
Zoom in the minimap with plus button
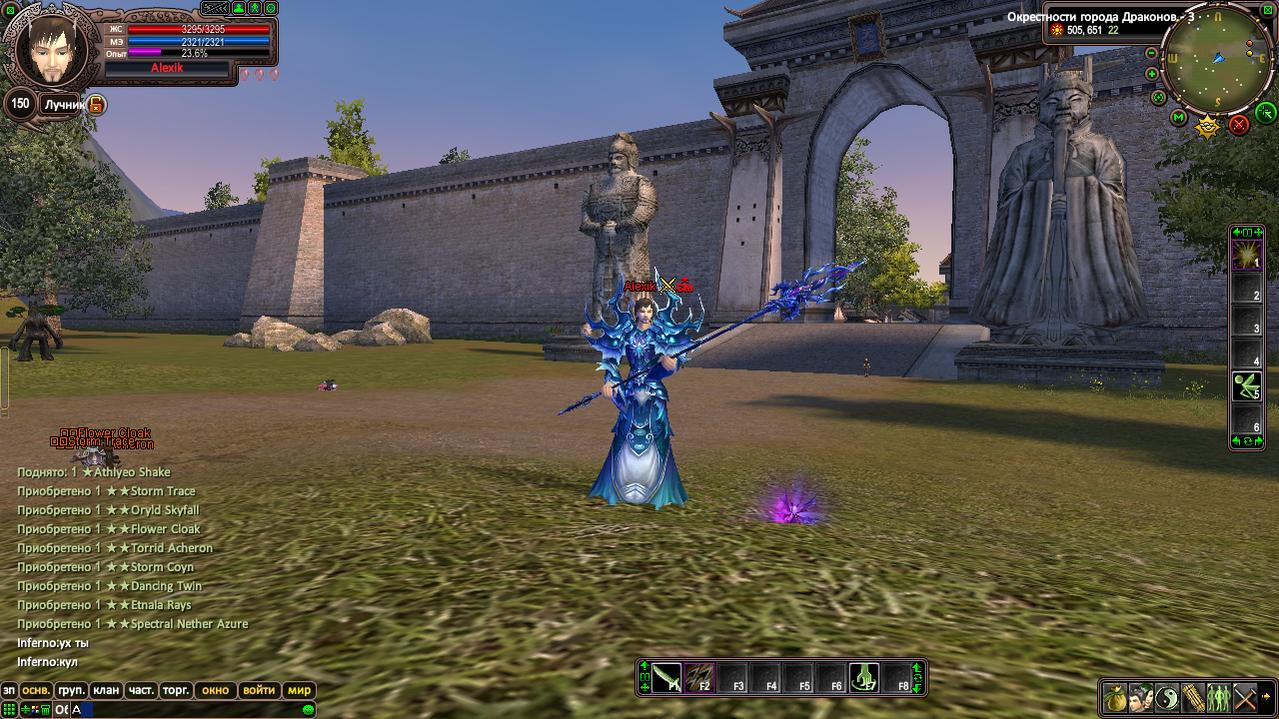click(x=1152, y=74)
